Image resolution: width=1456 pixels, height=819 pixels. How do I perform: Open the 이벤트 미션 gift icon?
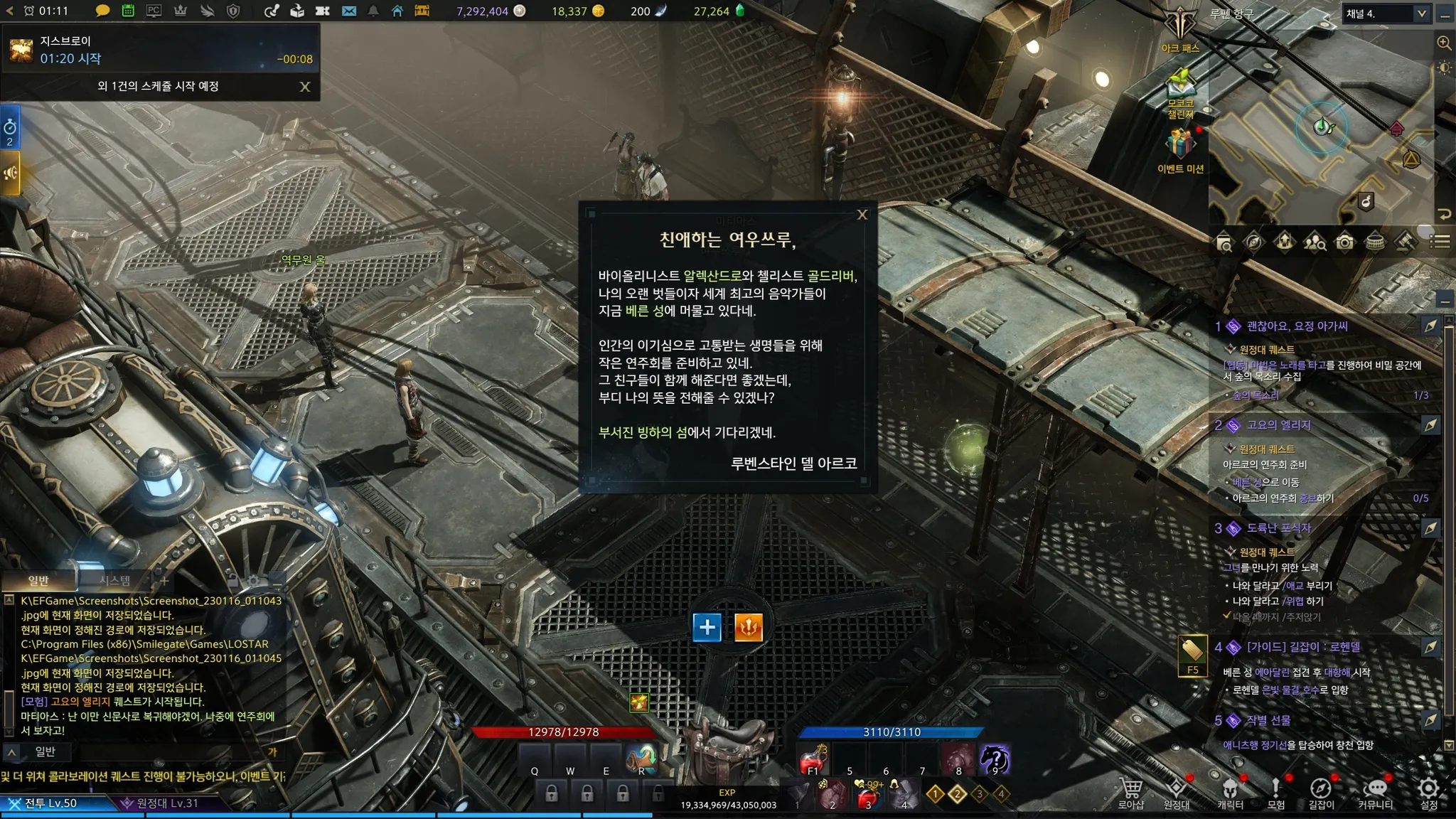[x=1180, y=147]
